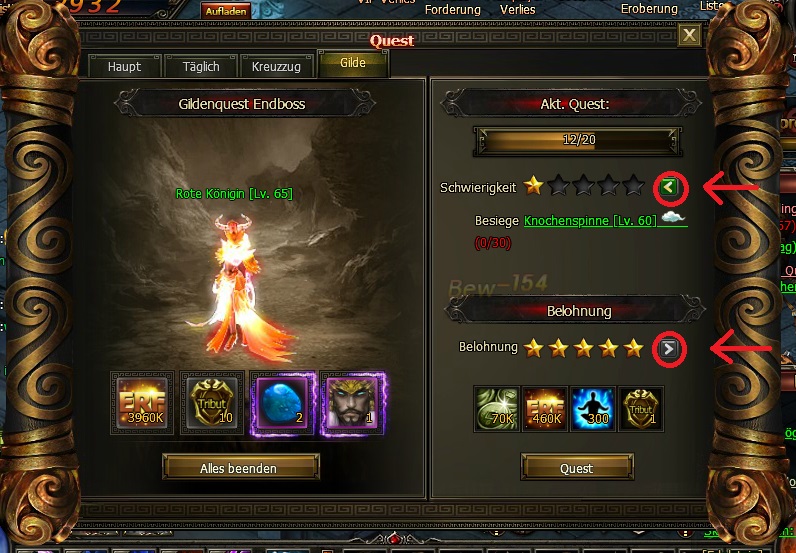
Task: View the green 70K reward icon
Action: (x=497, y=409)
